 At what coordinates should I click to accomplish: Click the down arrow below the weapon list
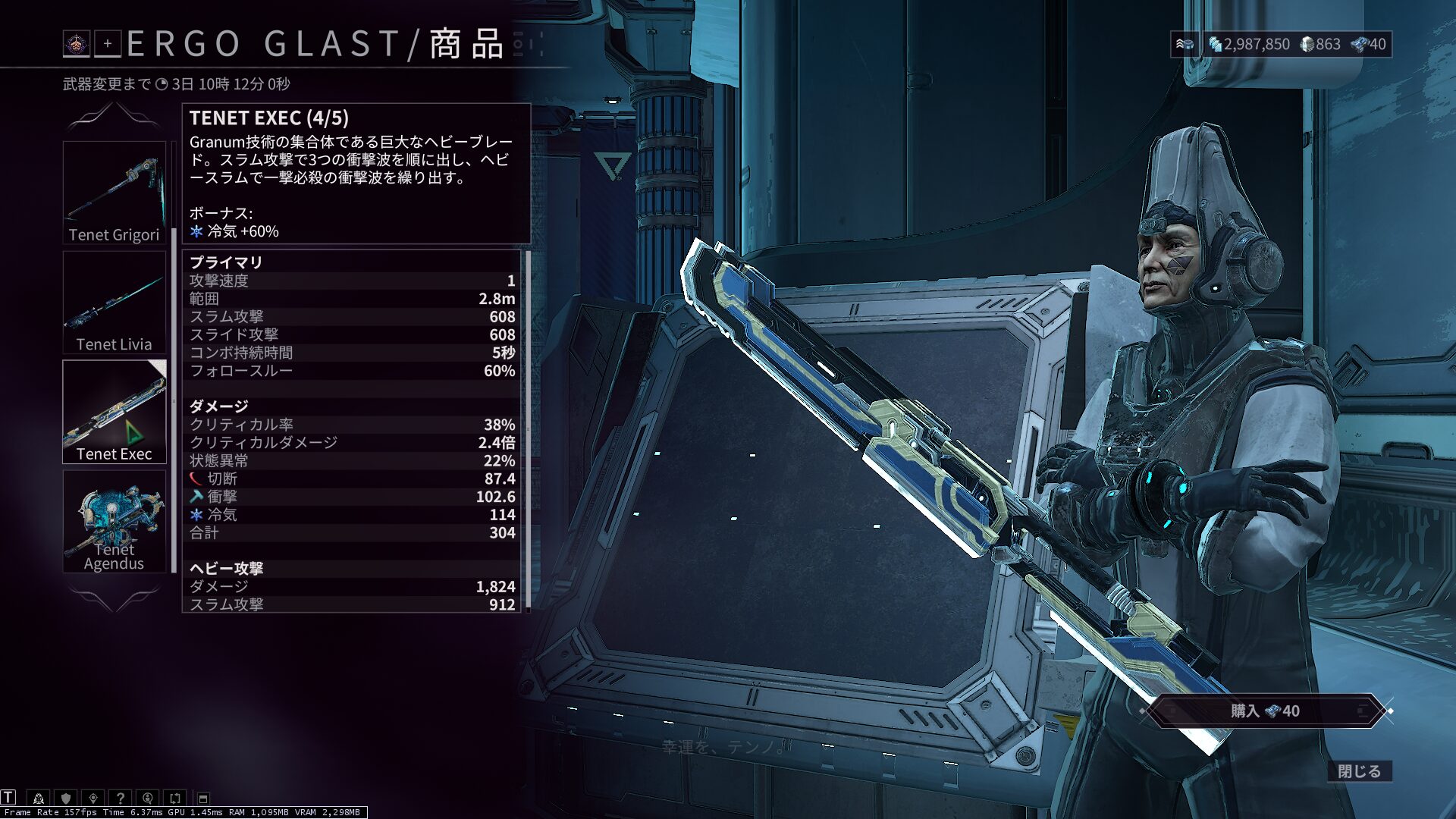click(114, 599)
